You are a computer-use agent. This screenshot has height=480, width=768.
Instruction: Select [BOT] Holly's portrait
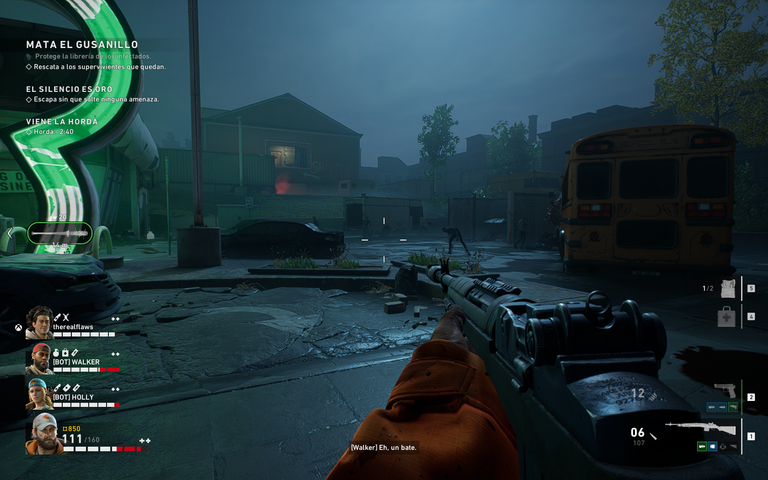pyautogui.click(x=39, y=394)
